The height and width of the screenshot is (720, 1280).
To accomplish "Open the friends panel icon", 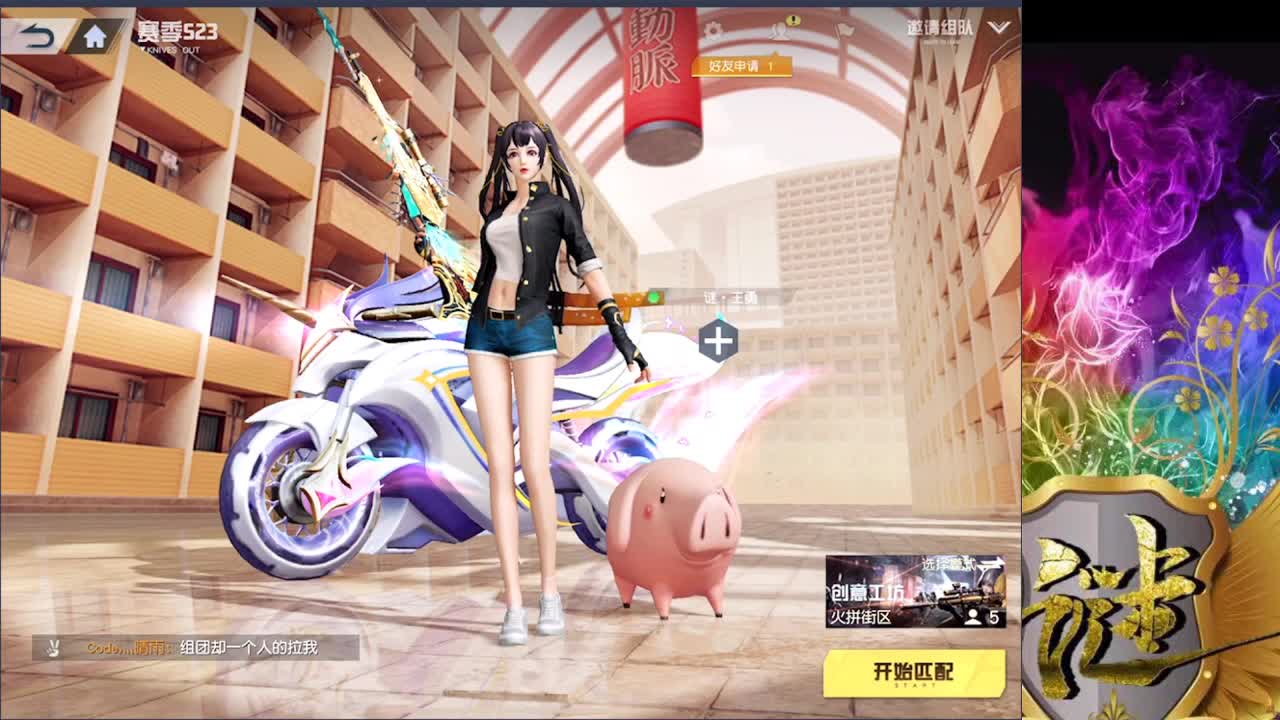I will pos(780,30).
